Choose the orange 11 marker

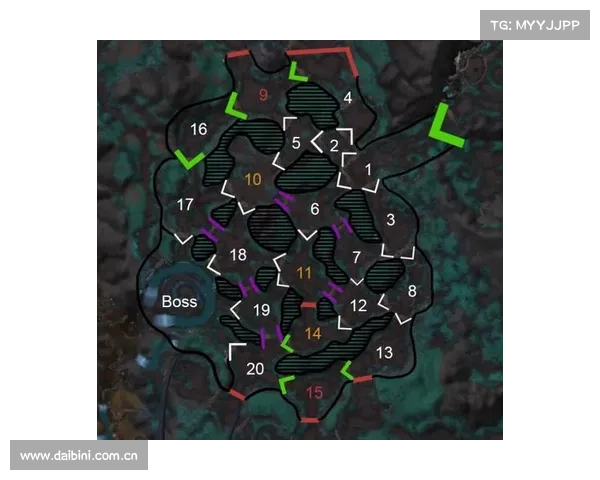(304, 272)
